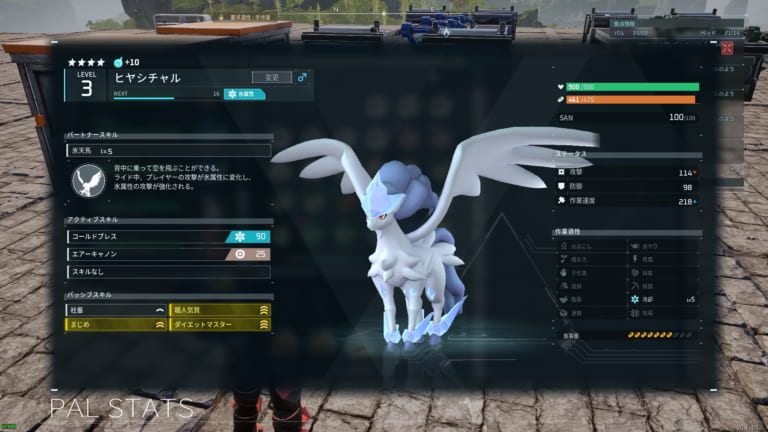
Task: Choose the empty スキルなし skill slot
Action: tap(168, 271)
